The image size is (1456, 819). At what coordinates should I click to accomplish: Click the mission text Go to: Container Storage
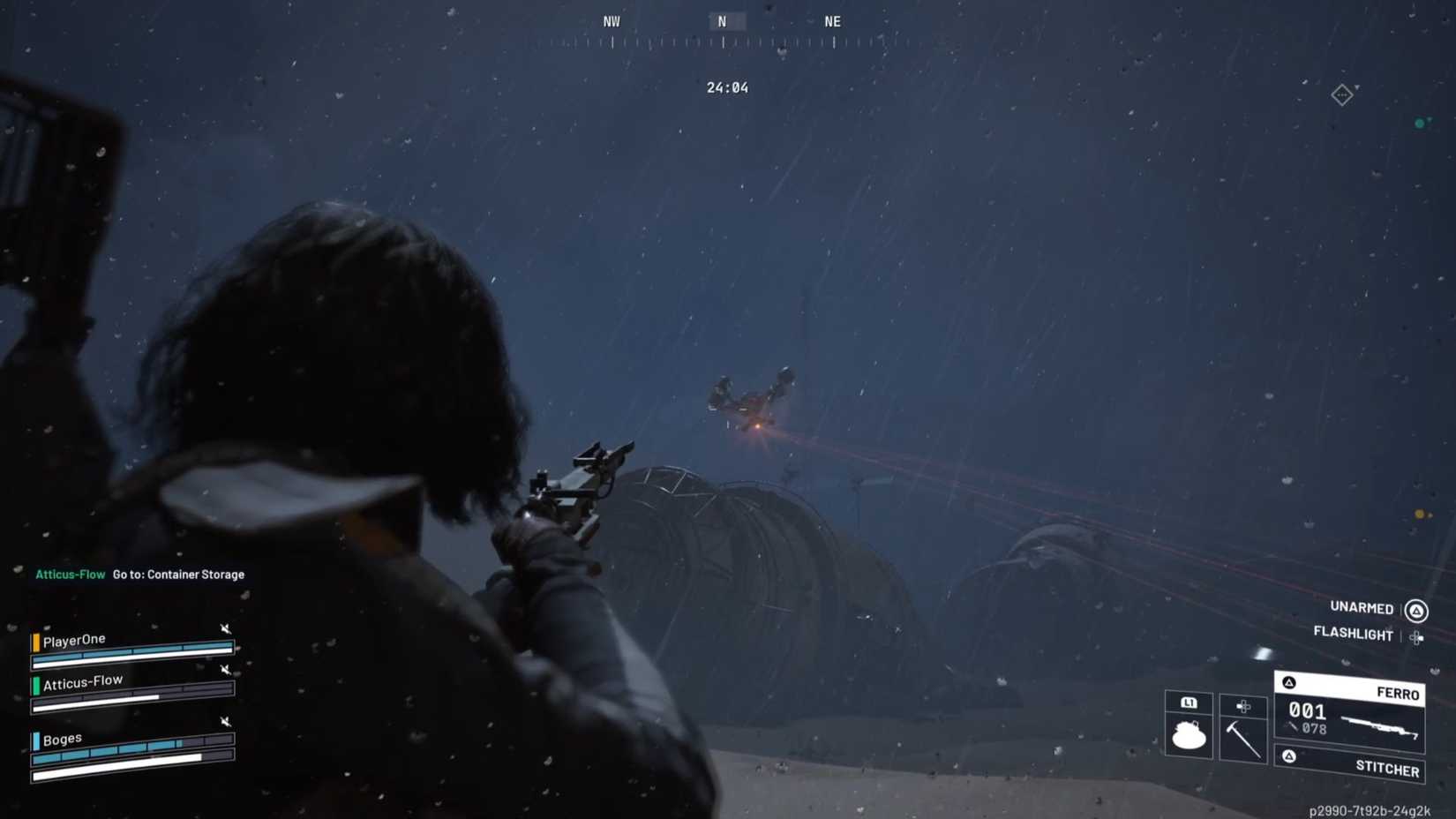pos(176,574)
